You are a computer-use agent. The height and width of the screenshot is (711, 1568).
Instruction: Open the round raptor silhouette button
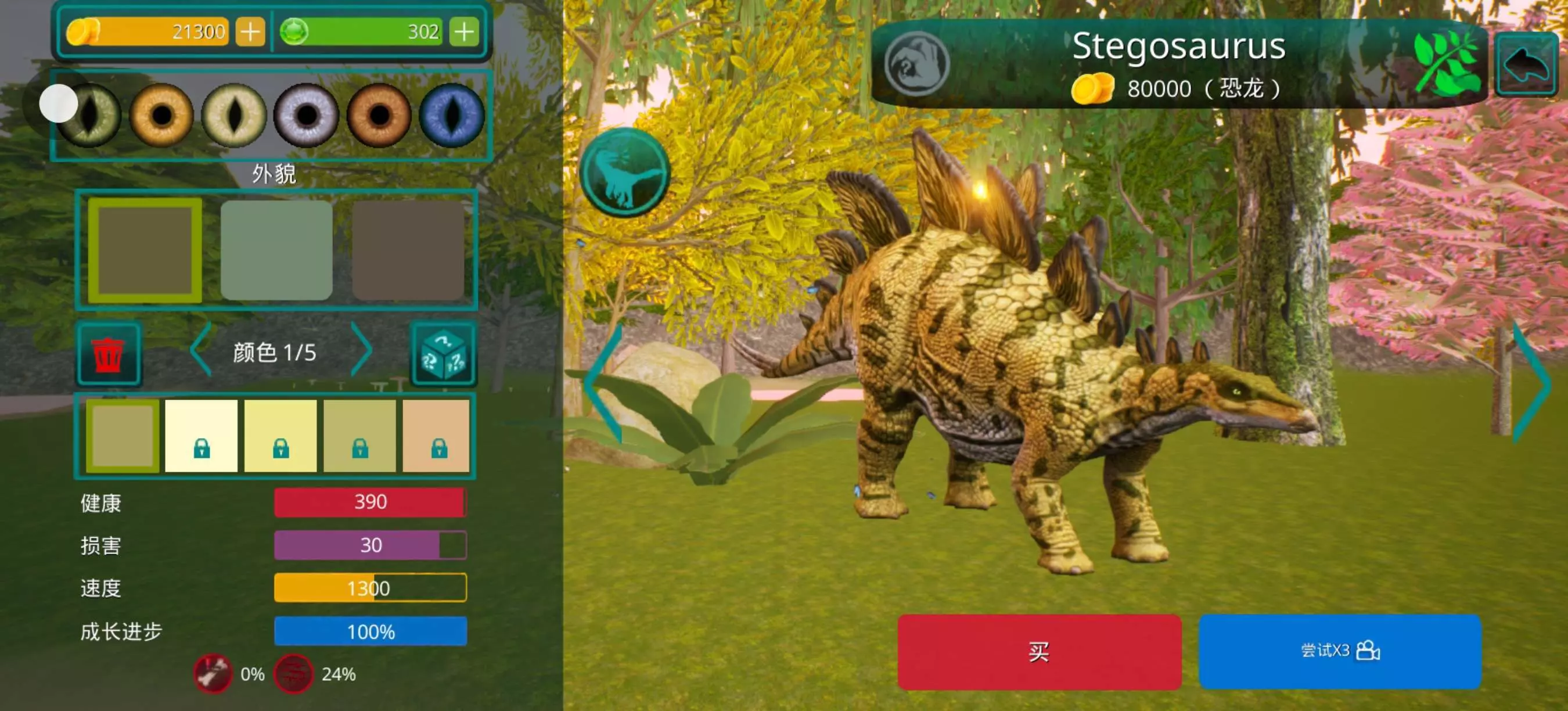(x=625, y=173)
